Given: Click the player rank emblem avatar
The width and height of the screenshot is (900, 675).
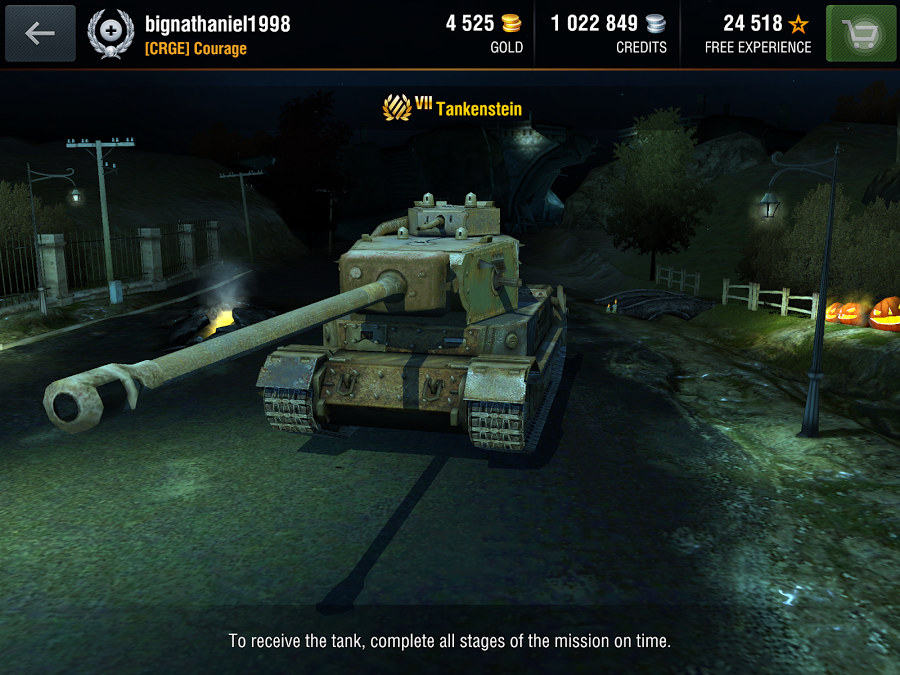Looking at the screenshot, I should pyautogui.click(x=111, y=33).
